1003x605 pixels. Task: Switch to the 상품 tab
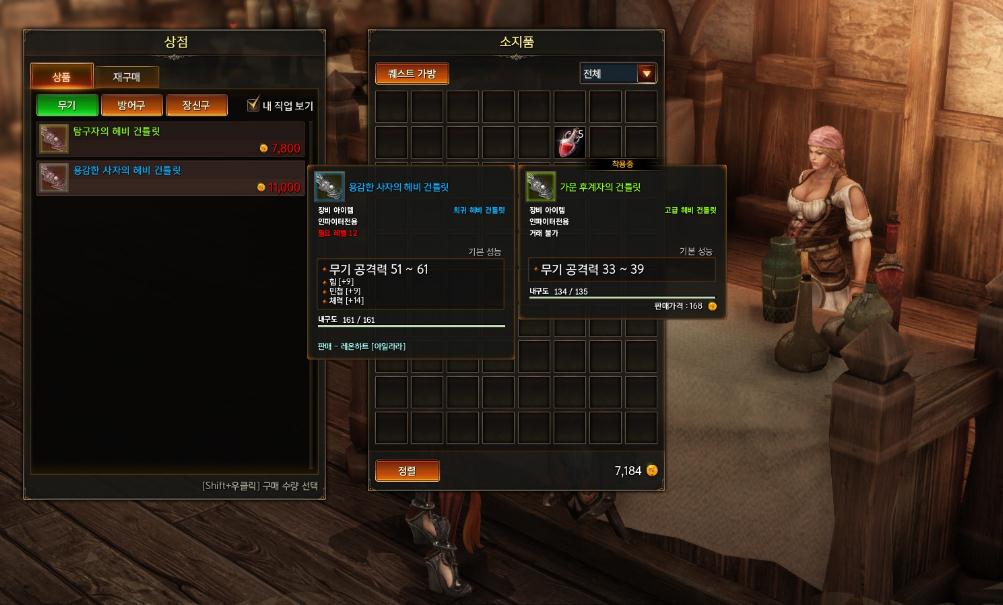pos(62,76)
